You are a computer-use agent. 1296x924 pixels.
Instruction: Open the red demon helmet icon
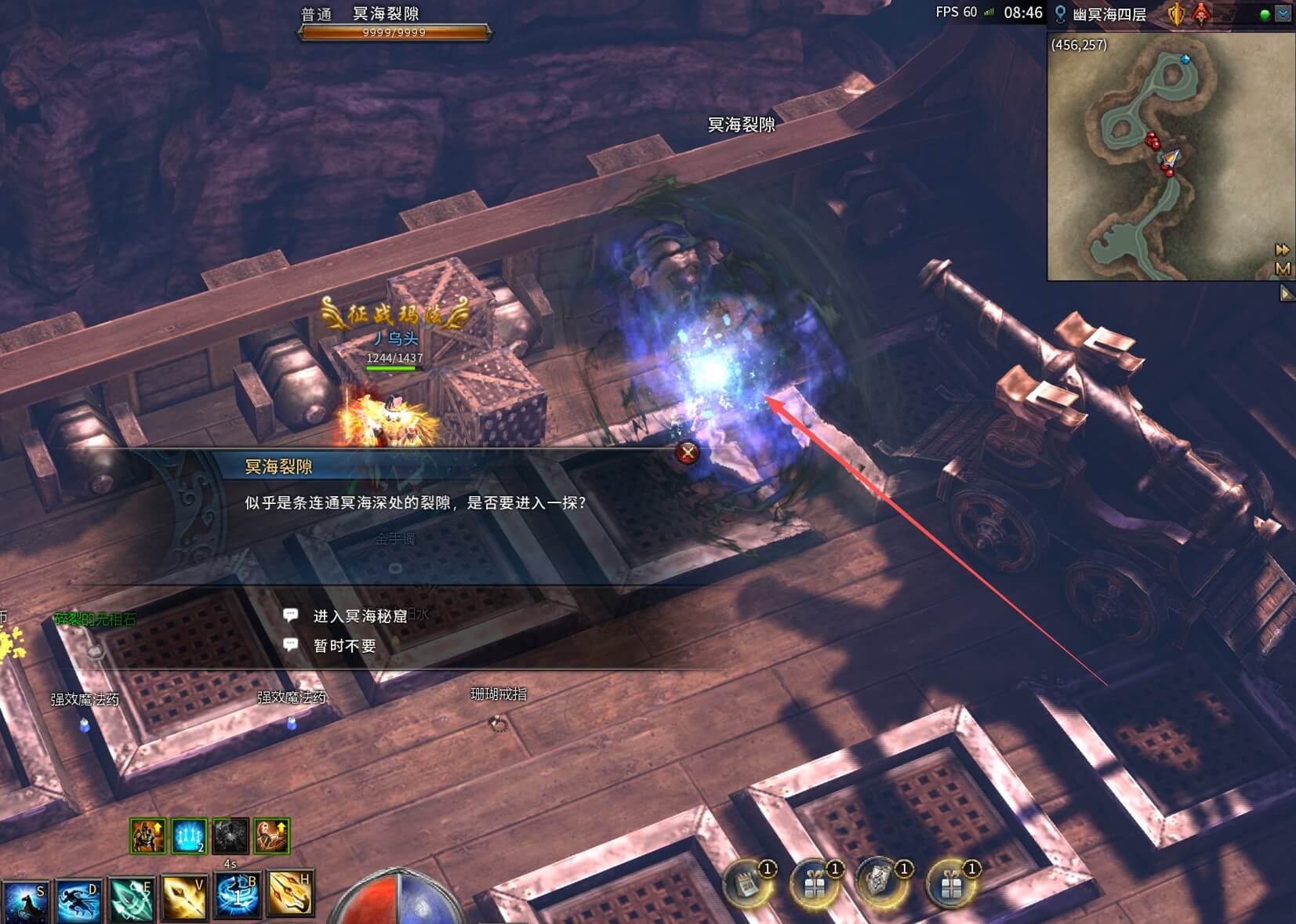pos(1200,14)
